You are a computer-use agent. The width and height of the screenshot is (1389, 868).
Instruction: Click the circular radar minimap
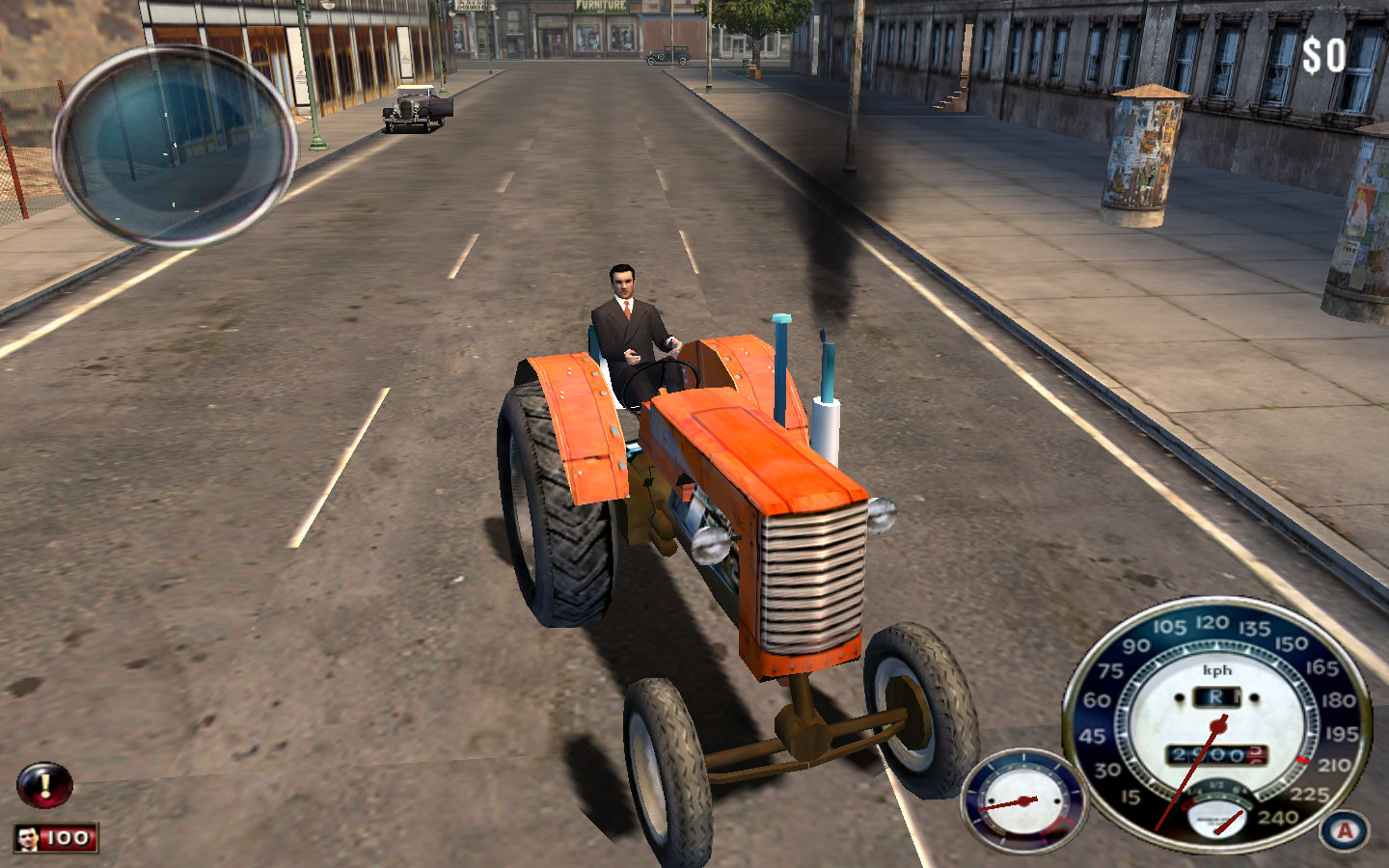[x=175, y=145]
